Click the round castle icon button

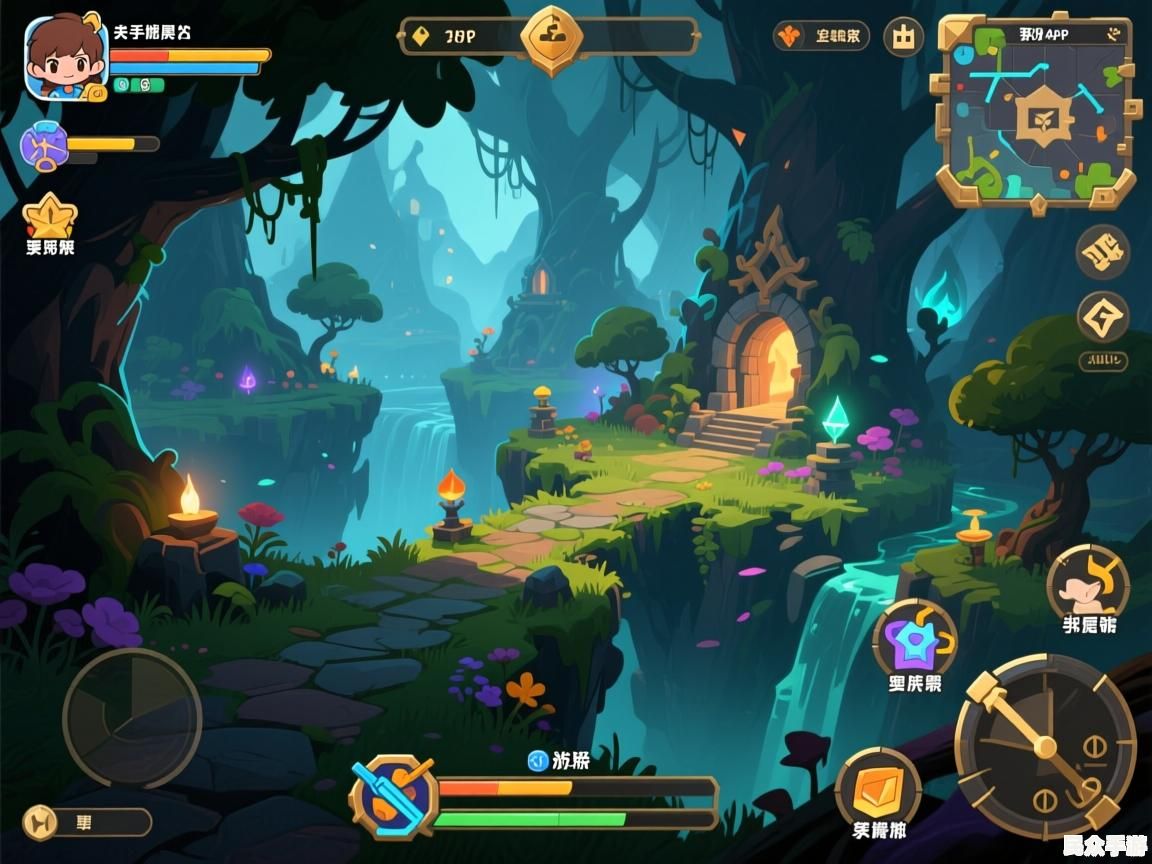tap(904, 37)
